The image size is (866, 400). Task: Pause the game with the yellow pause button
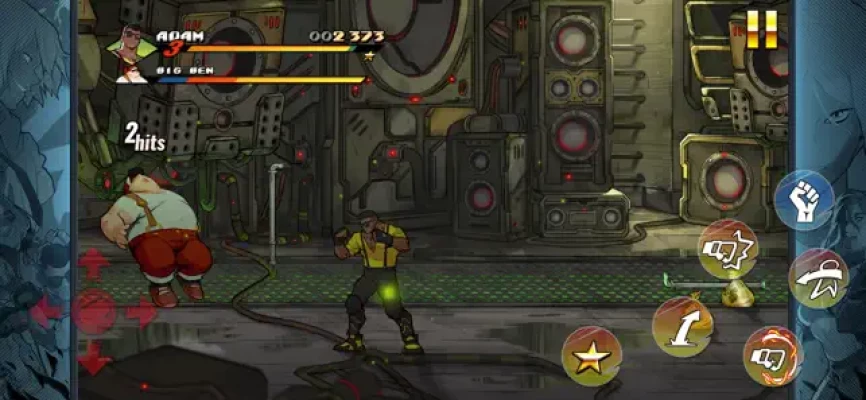(760, 28)
